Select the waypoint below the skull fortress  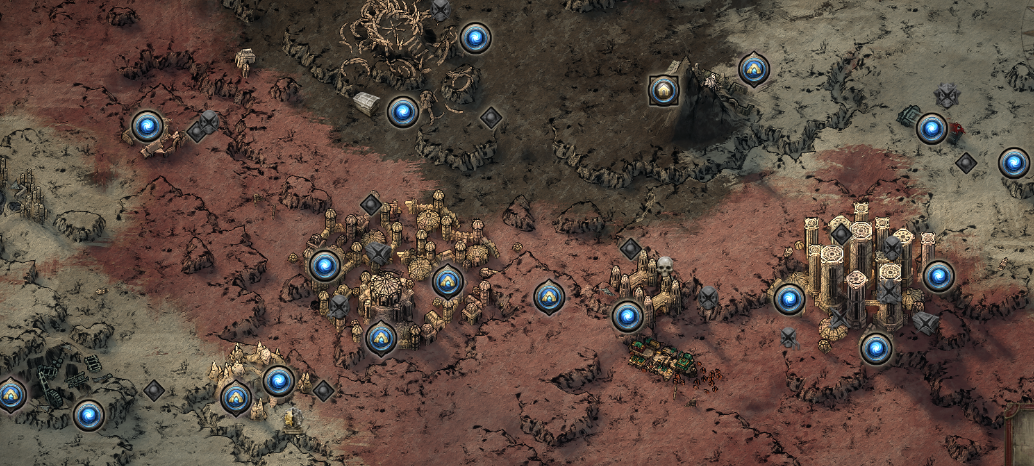627,317
